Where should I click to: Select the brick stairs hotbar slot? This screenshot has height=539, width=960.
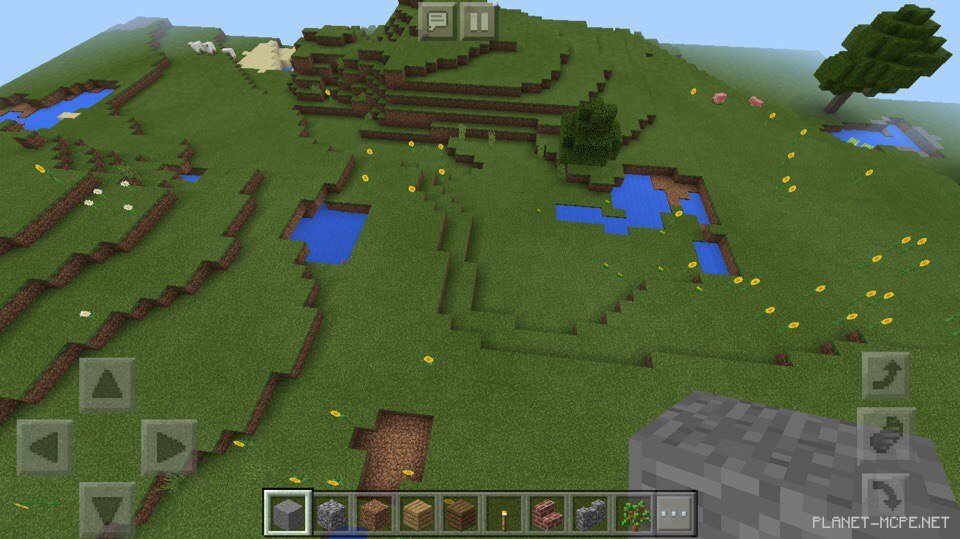[x=547, y=514]
